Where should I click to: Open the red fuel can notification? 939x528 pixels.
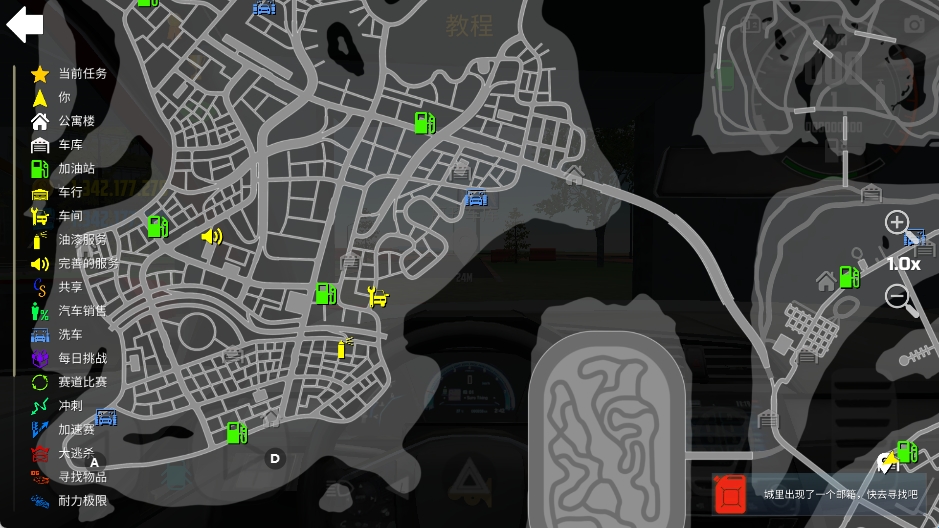tap(730, 494)
